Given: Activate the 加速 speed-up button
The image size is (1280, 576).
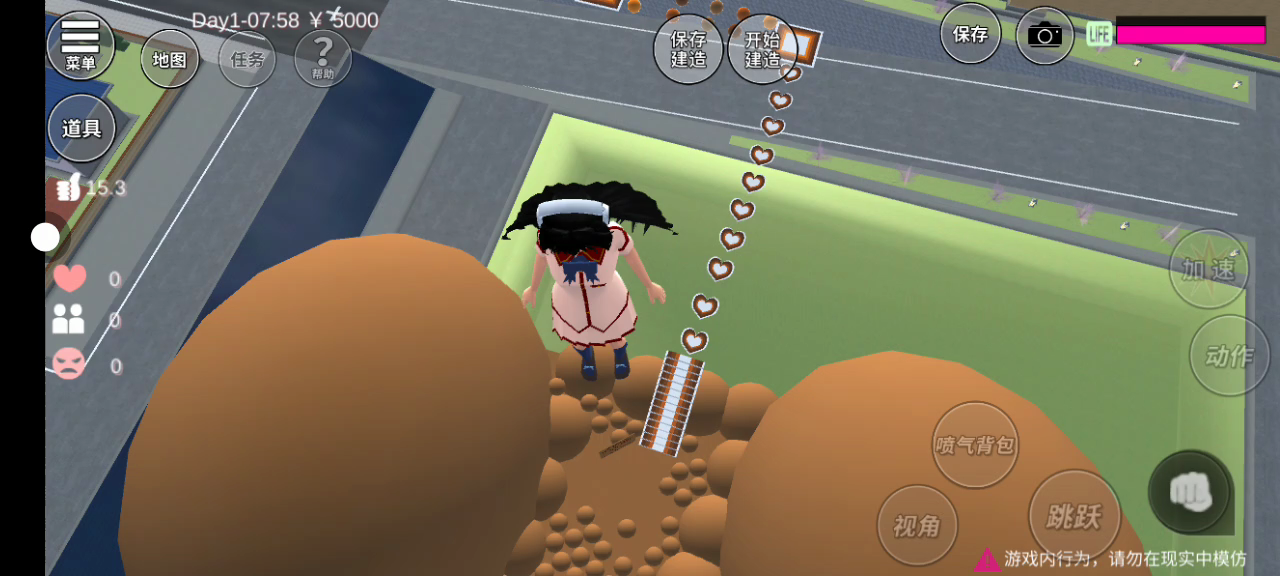Looking at the screenshot, I should 1208,269.
